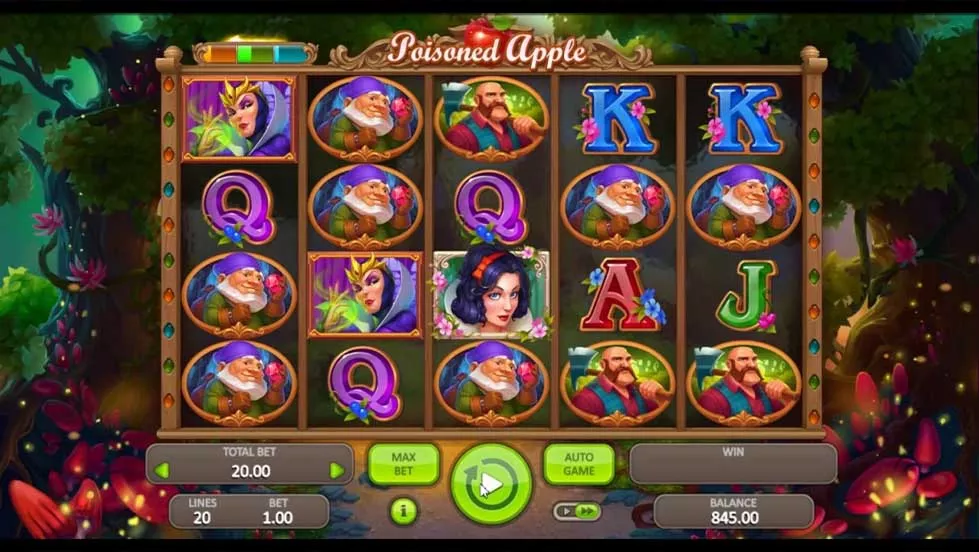Select the Lines and Bet panel

248,511
